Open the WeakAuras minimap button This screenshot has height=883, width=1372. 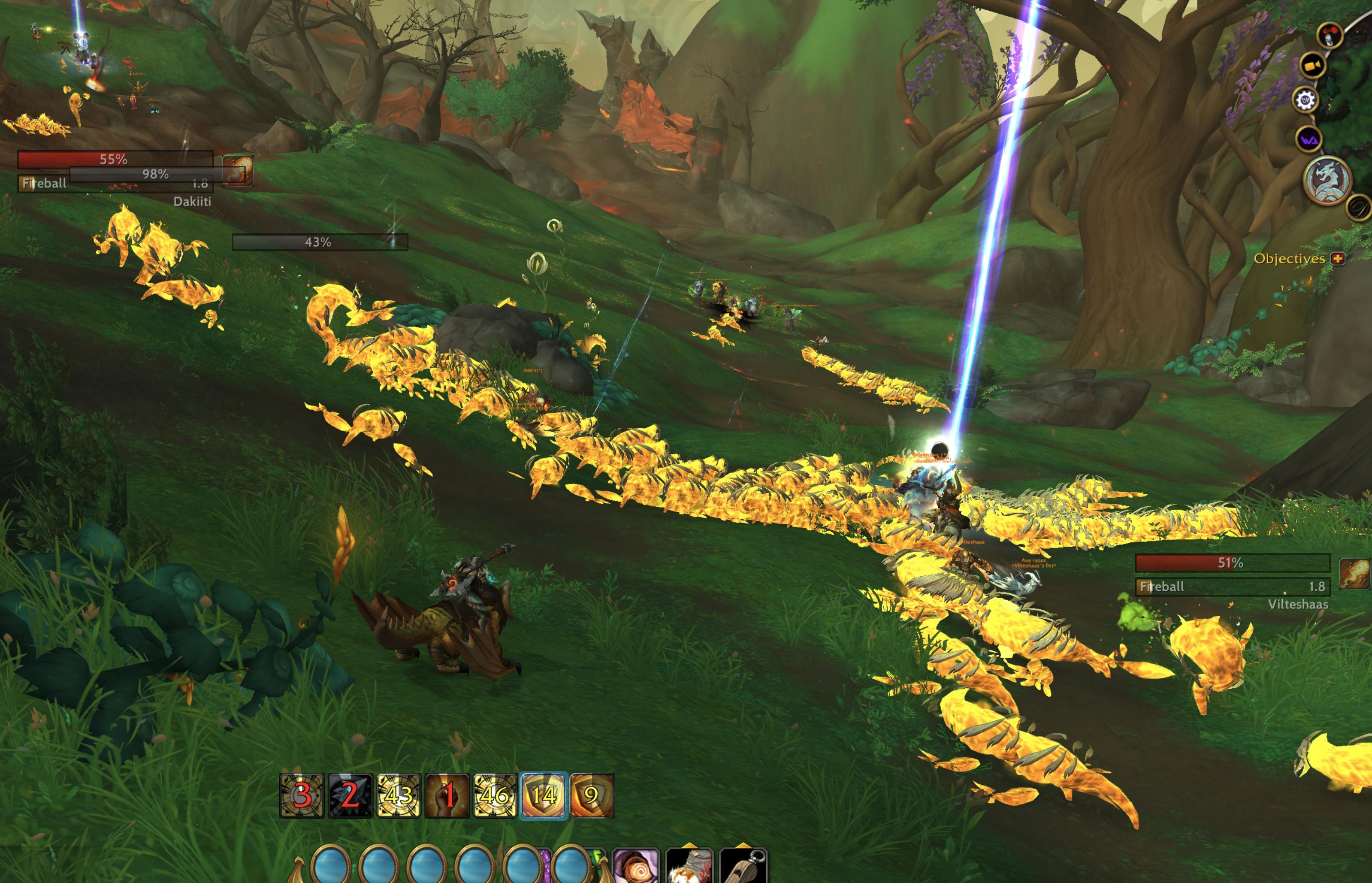click(x=1309, y=139)
